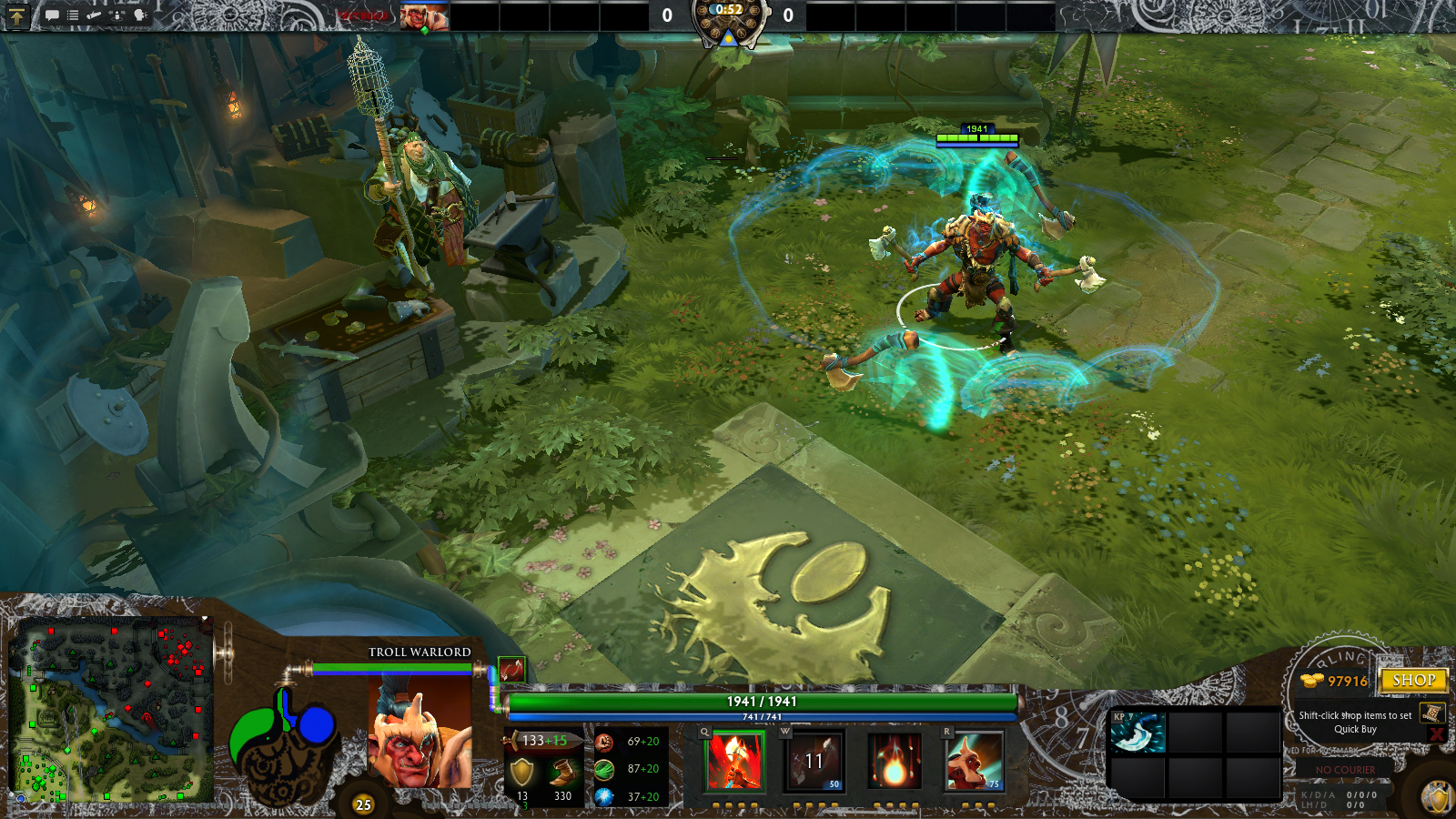Screen dimensions: 1456x819
Task: Open the main menu arrow button
Action: tap(16, 15)
